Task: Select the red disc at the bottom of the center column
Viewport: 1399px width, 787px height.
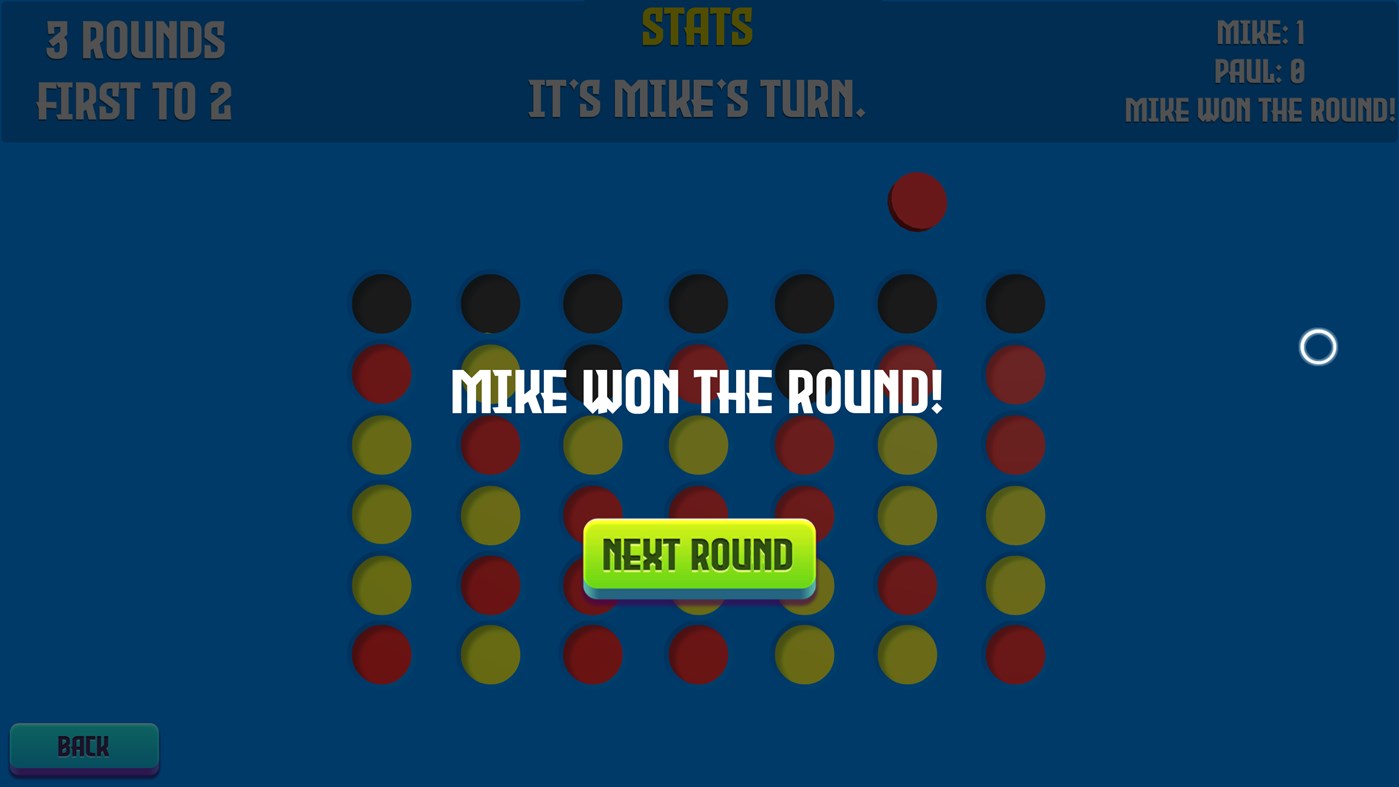Action: tap(697, 655)
